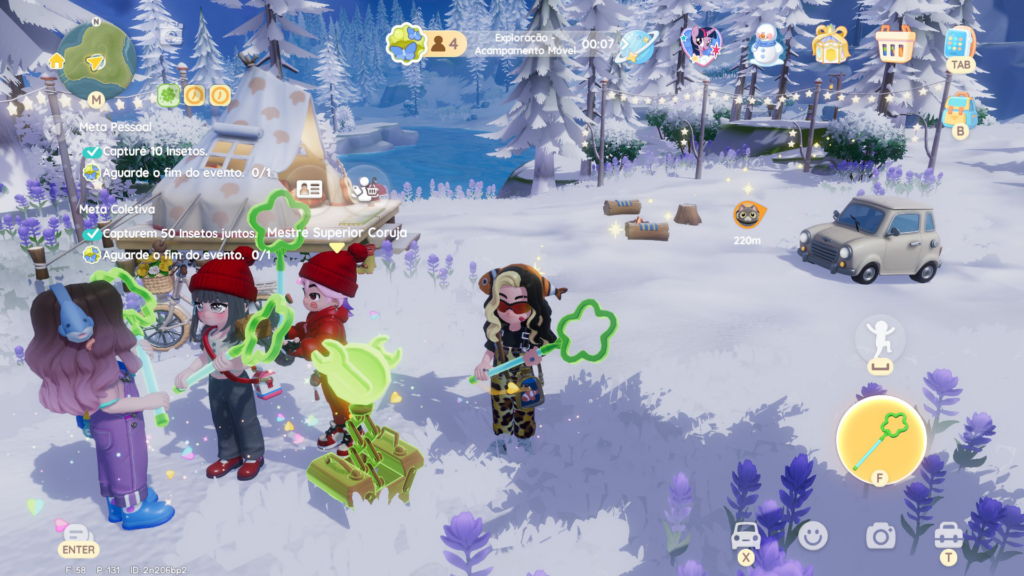The width and height of the screenshot is (1024, 576).
Task: Click the cat face tracker marker
Action: click(747, 214)
